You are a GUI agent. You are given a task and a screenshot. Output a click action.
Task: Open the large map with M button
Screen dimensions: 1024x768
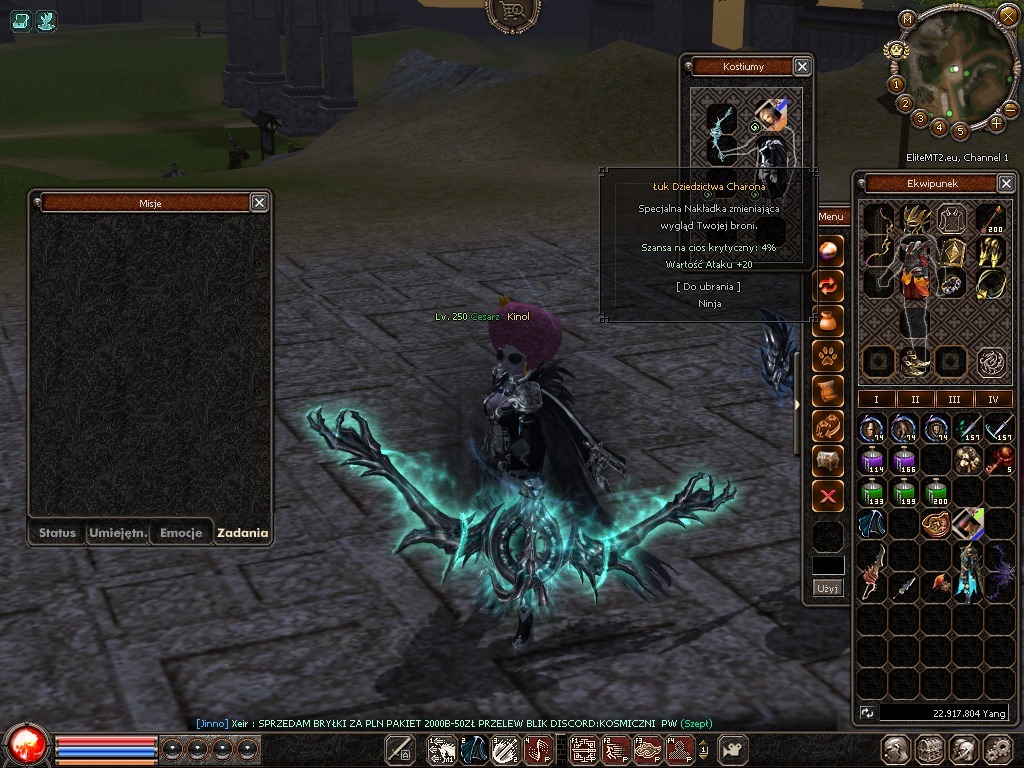pyautogui.click(x=907, y=18)
